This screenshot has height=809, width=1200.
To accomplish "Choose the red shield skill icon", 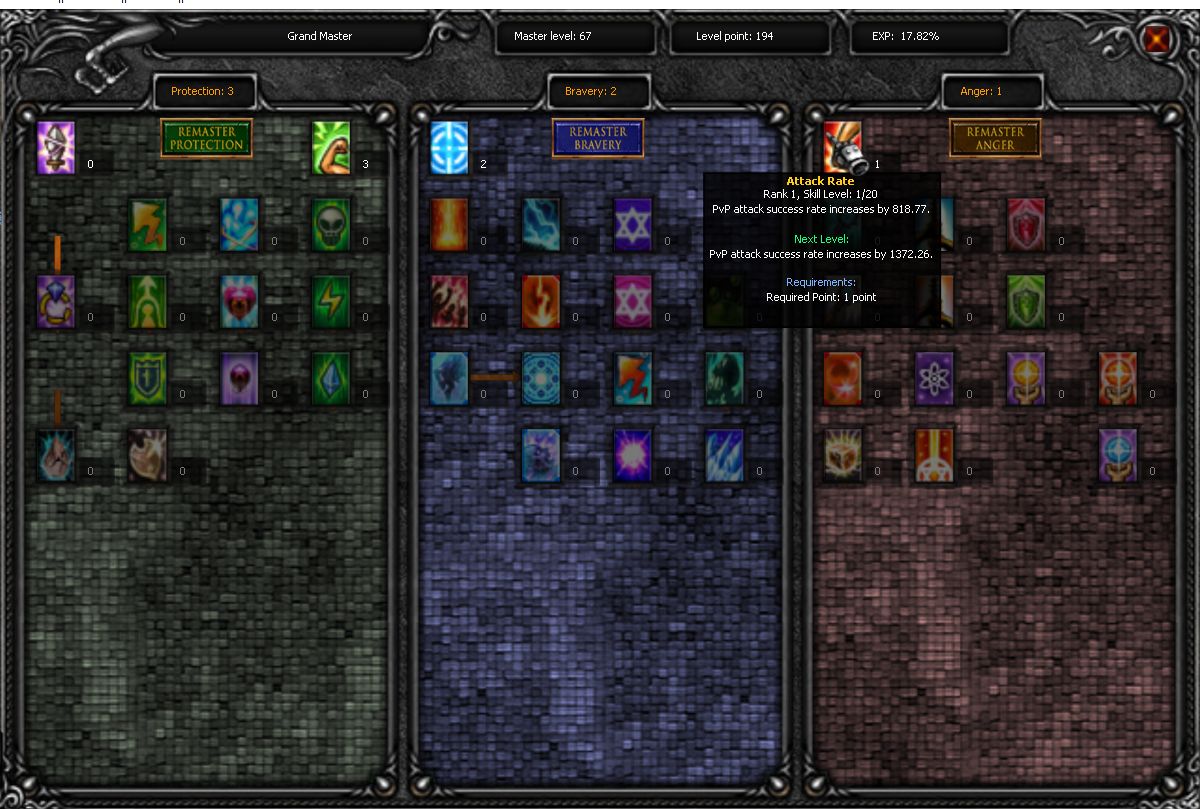I will pos(1026,225).
